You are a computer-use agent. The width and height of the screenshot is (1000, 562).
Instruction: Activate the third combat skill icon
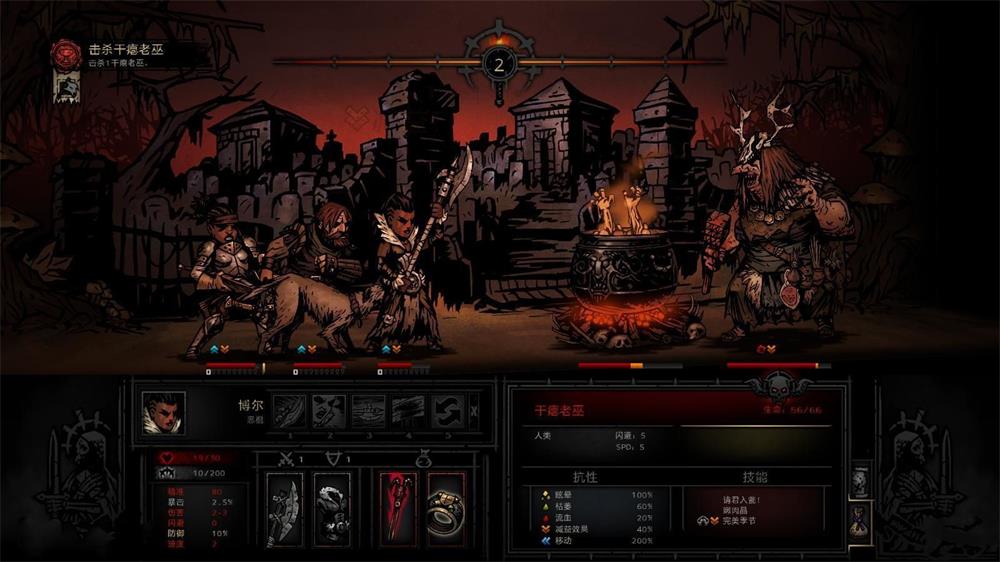coord(368,410)
